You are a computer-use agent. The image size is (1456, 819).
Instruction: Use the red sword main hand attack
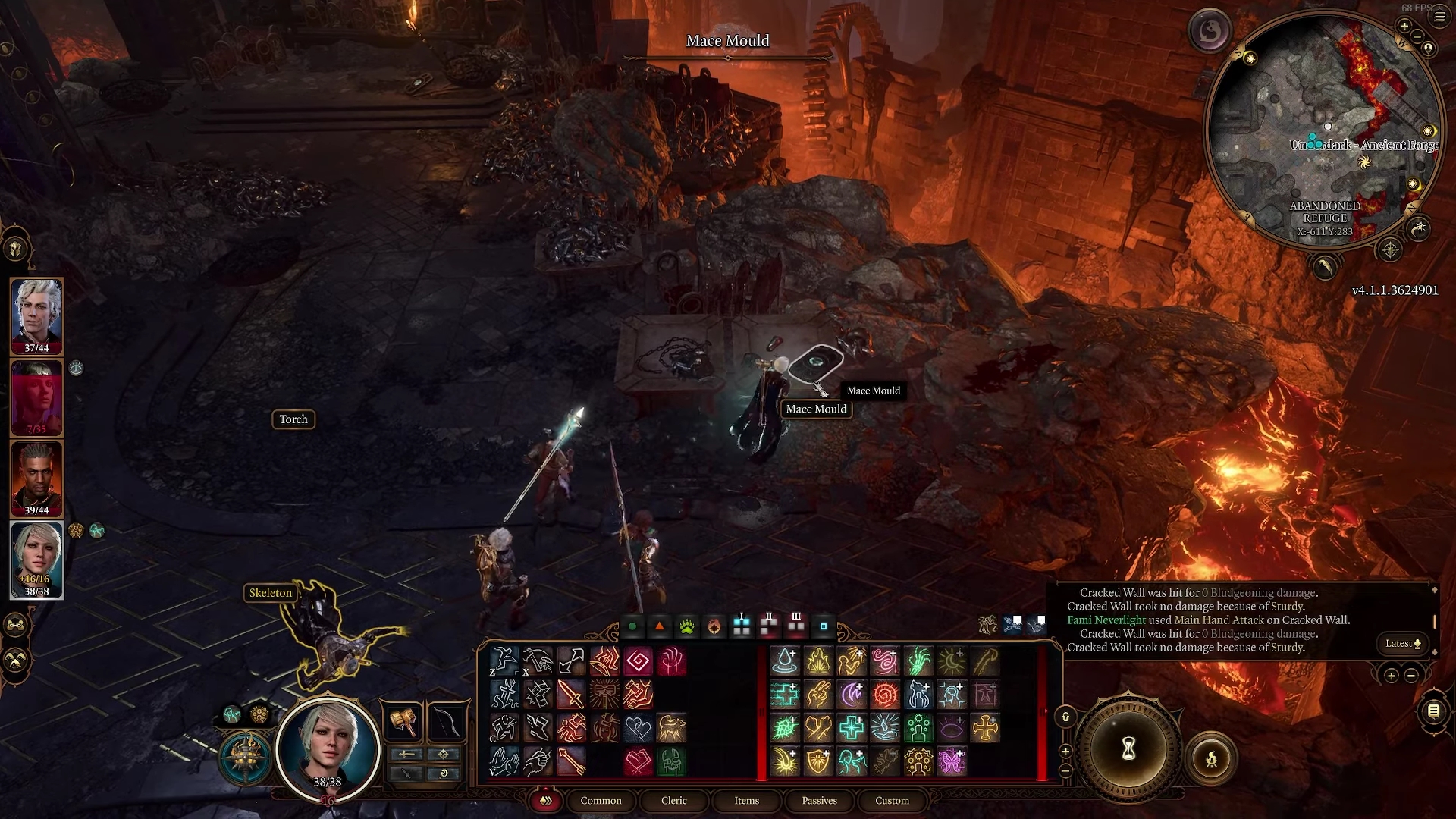(x=570, y=694)
